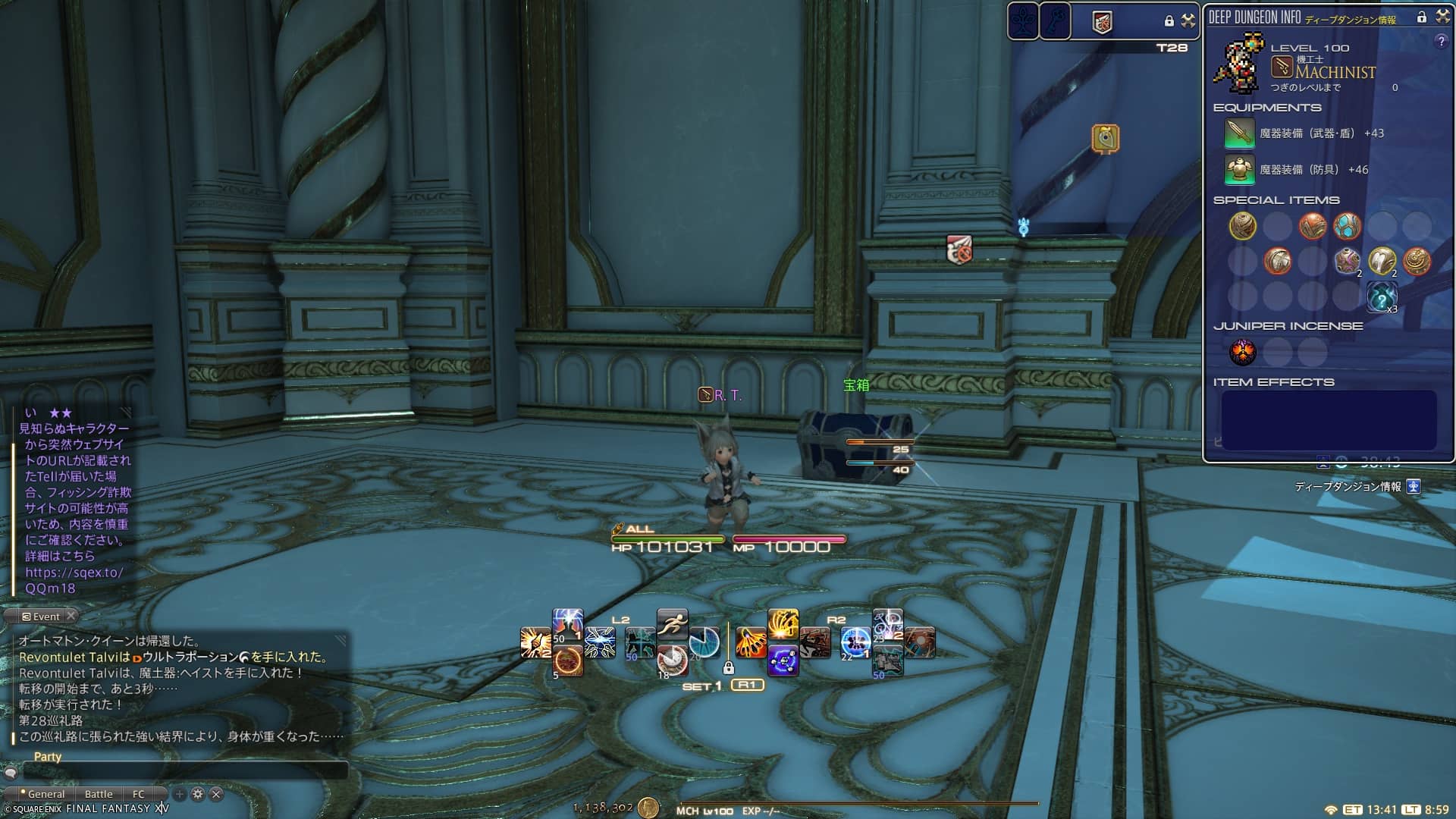Open the sqex.to link in chat notice

(74, 573)
